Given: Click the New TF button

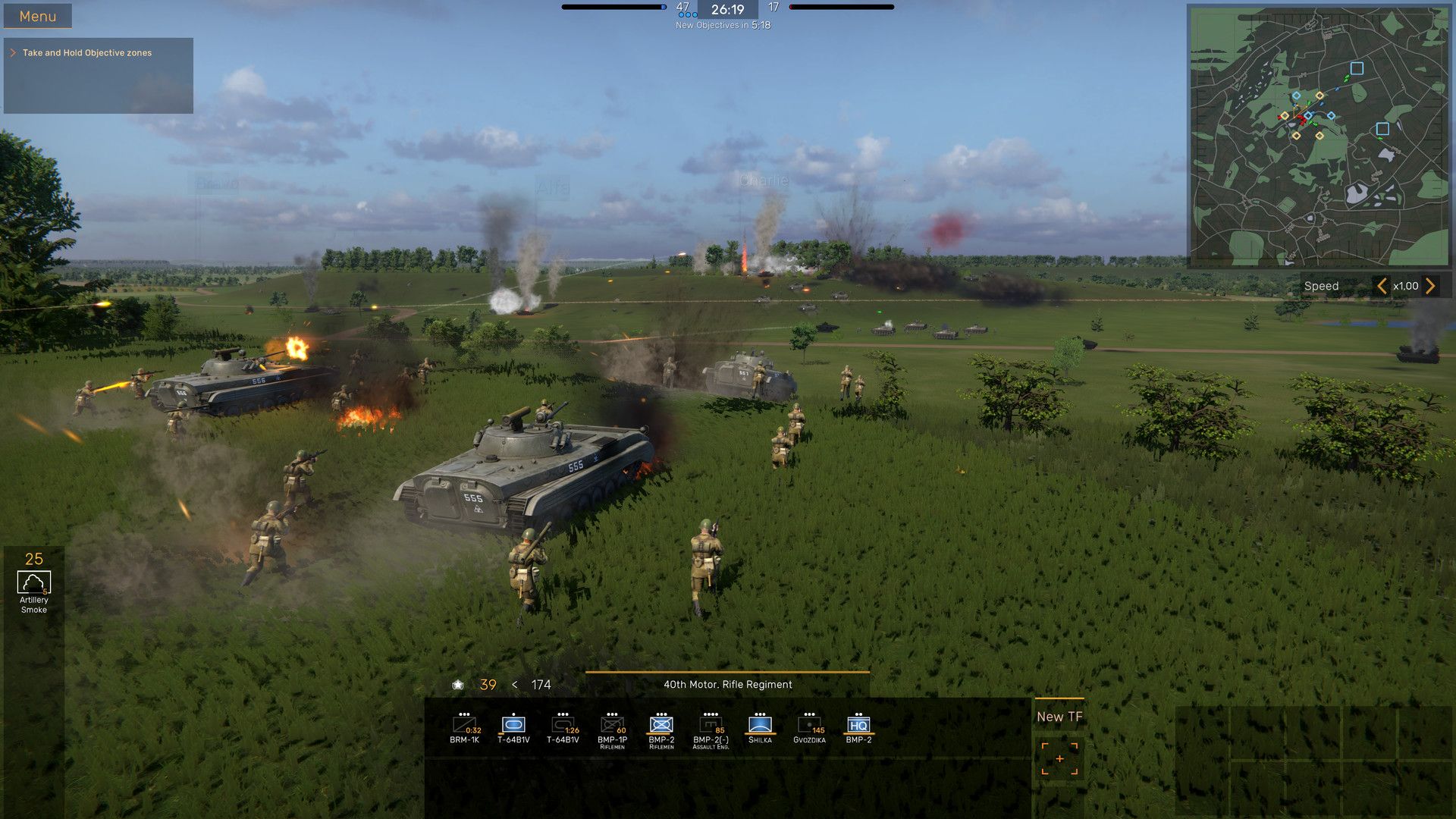Looking at the screenshot, I should point(1059,715).
